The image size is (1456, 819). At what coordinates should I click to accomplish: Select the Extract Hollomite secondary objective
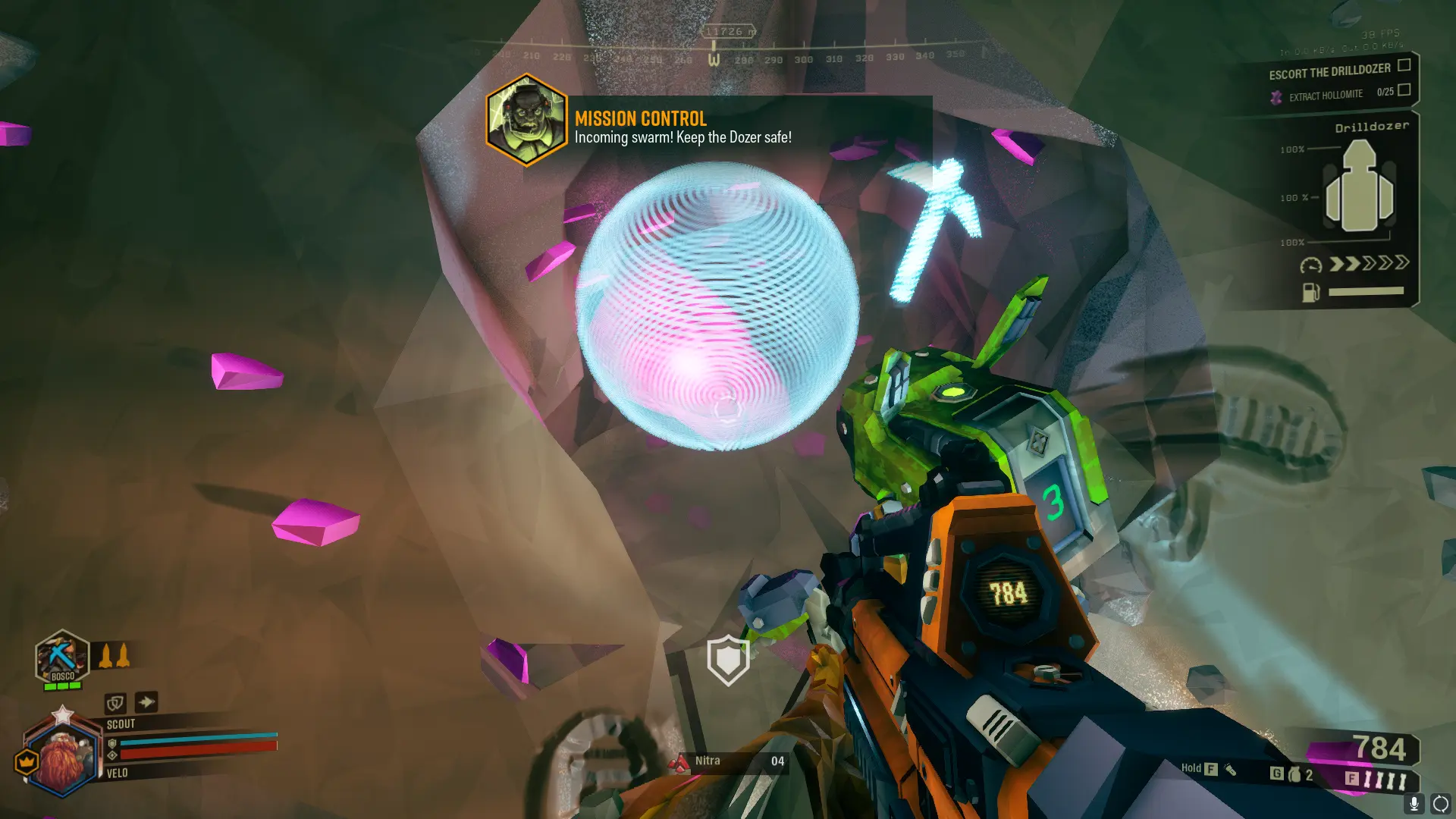(x=1325, y=96)
